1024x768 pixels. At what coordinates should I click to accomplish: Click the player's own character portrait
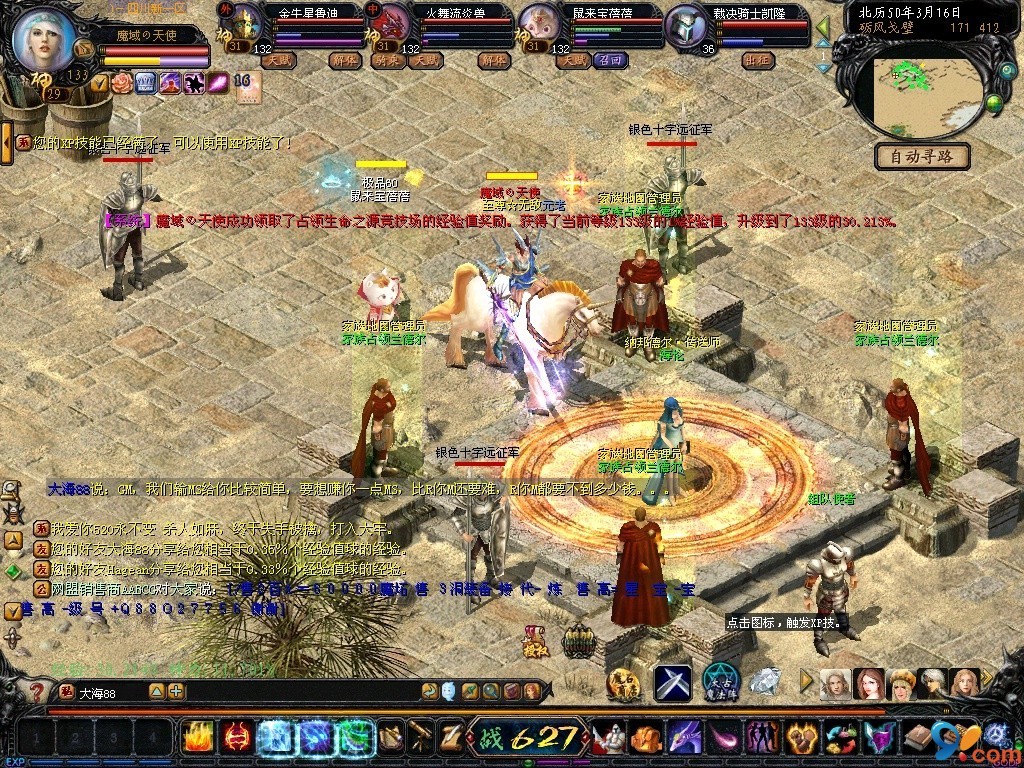pyautogui.click(x=45, y=40)
